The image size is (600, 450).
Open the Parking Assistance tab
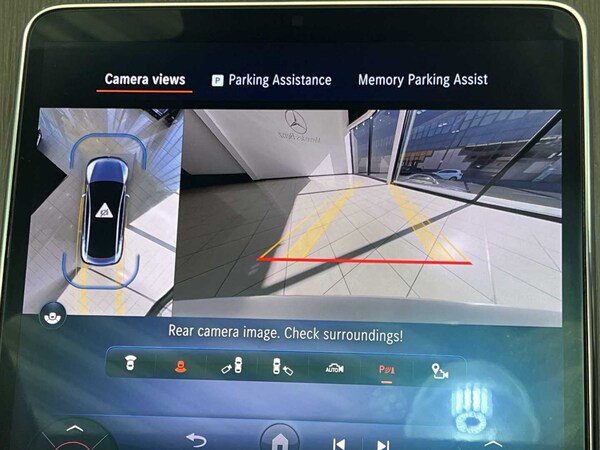[x=271, y=80]
